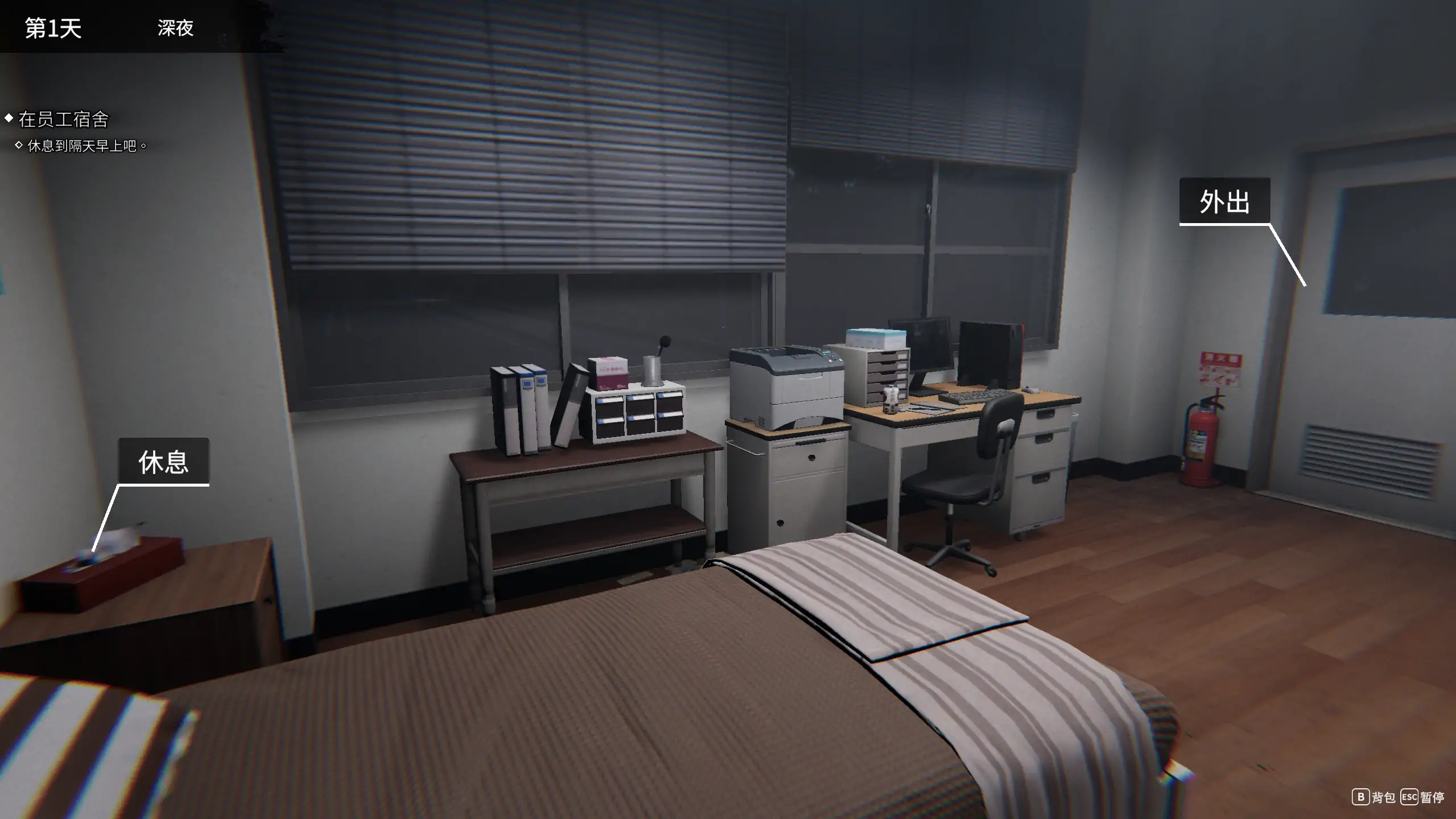Screen dimensions: 1456x819
Task: Open the 暂停 (pause) menu
Action: coord(1422,797)
